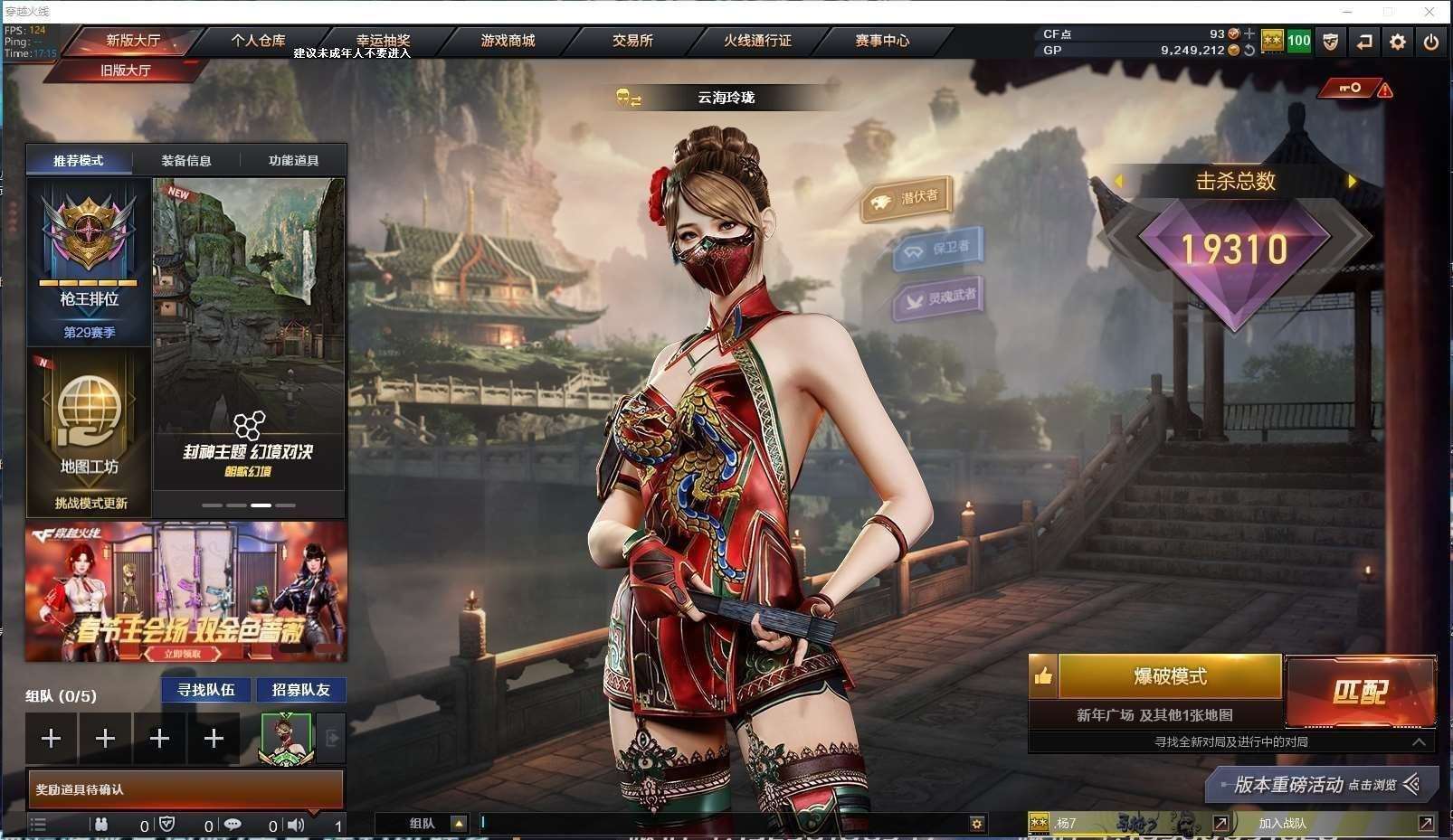The height and width of the screenshot is (840, 1453).
Task: Close the game window
Action: click(x=1429, y=12)
